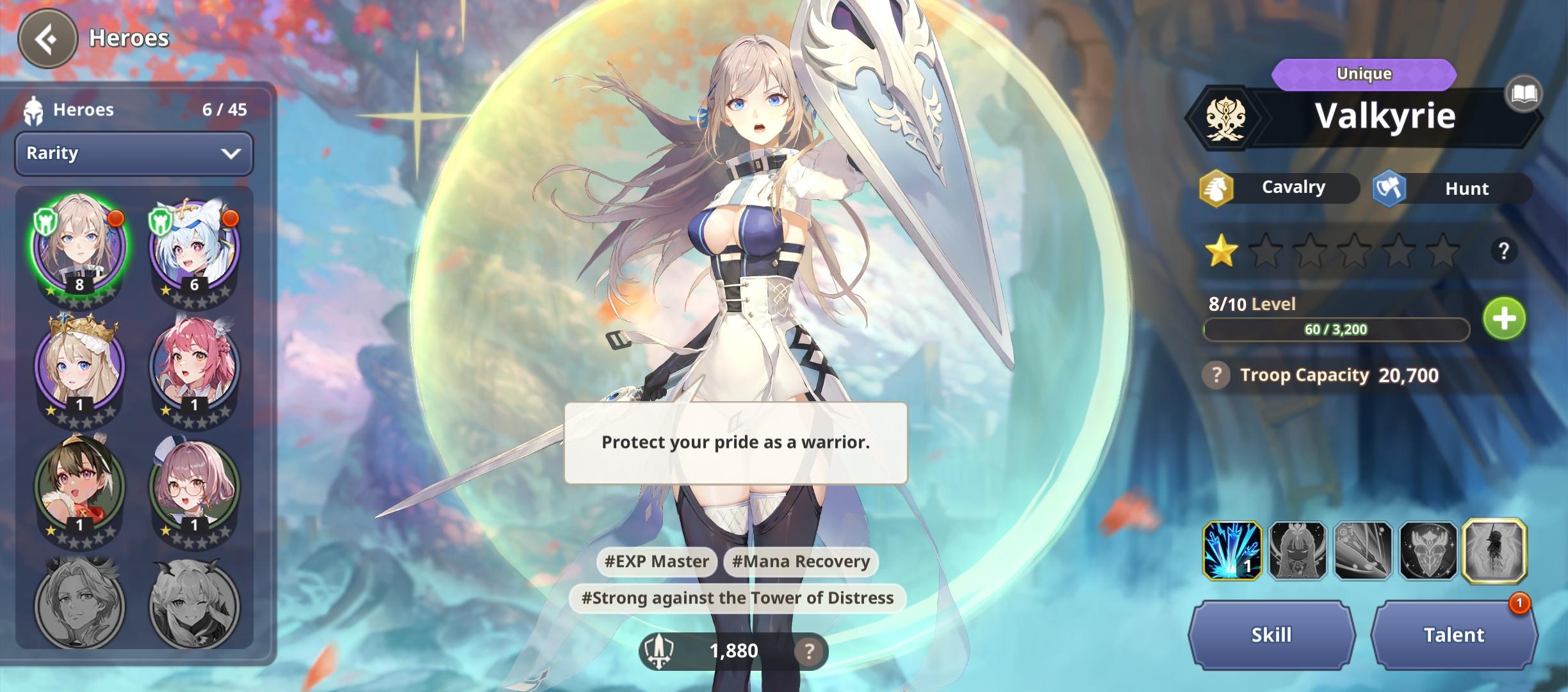The height and width of the screenshot is (692, 1568).
Task: Expand the Rarity sorting dropdown
Action: 133,153
